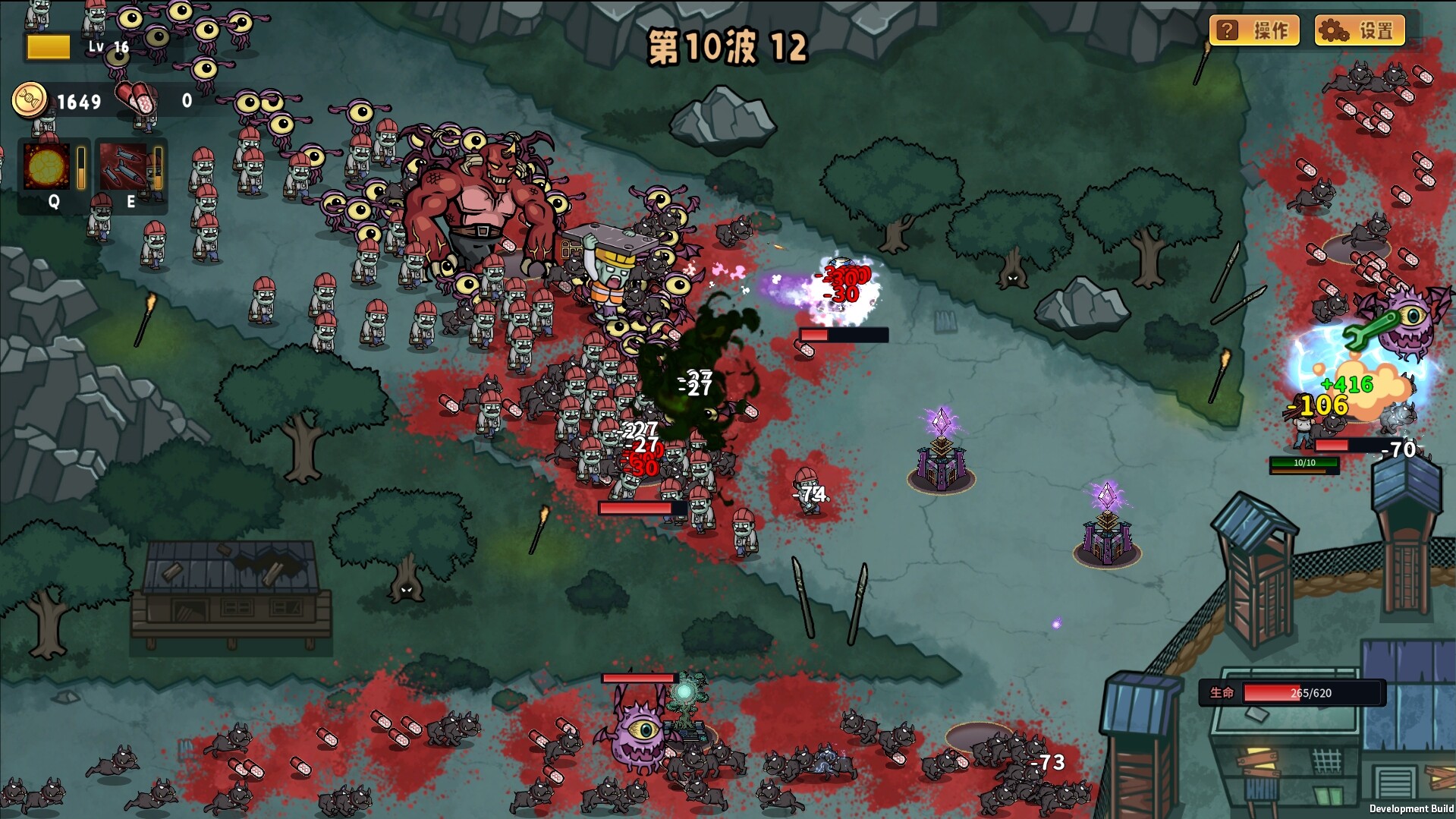Screen dimensions: 1456x819
Task: Click the yellow Lv 16 experience bar
Action: point(49,47)
